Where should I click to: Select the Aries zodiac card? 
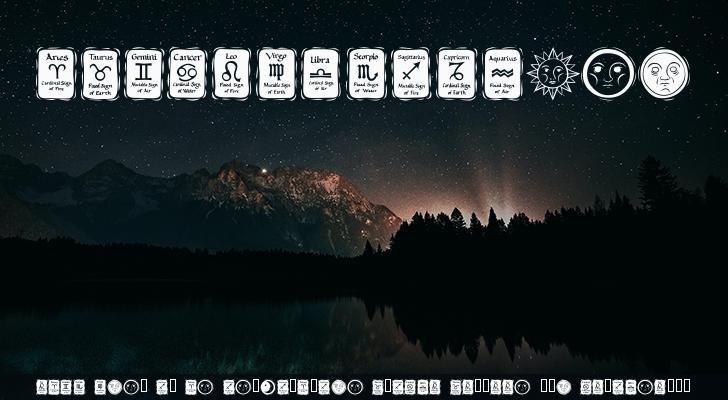click(57, 74)
